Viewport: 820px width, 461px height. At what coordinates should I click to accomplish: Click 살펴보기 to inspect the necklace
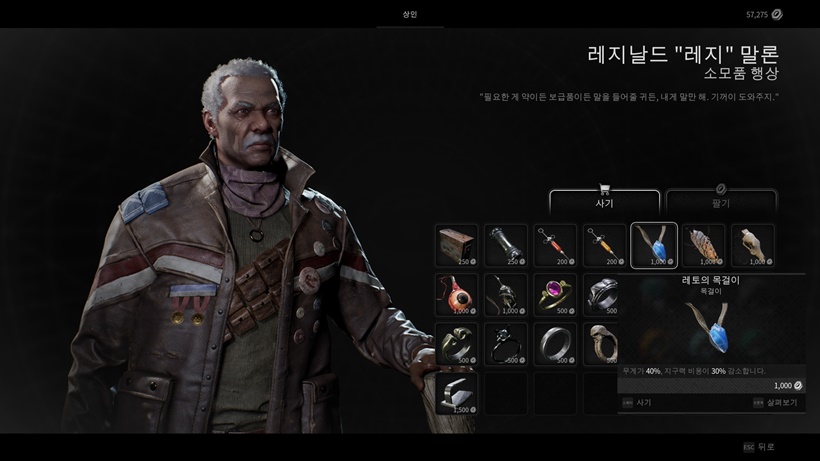[774, 402]
